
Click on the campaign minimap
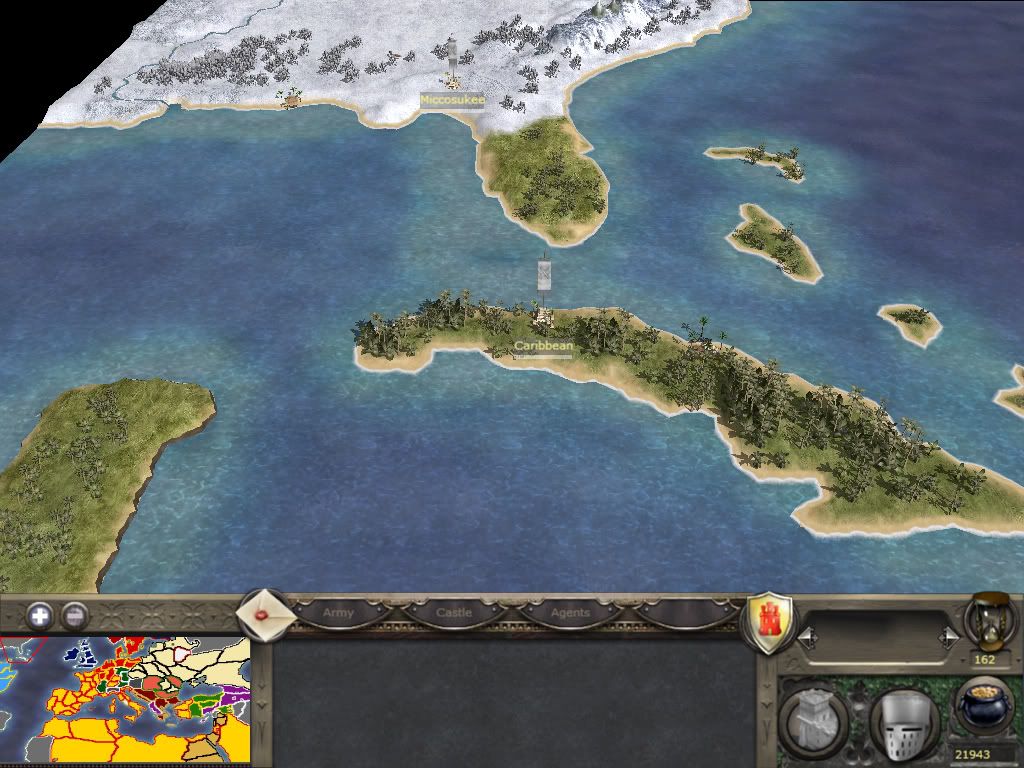[x=124, y=701]
